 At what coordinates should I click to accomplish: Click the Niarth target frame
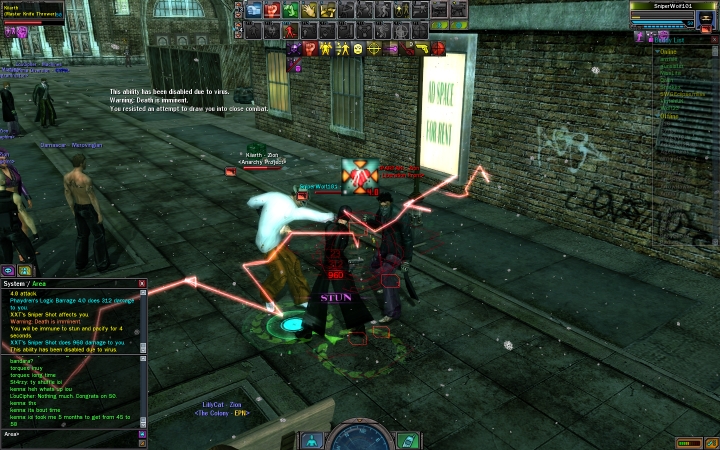coord(32,12)
